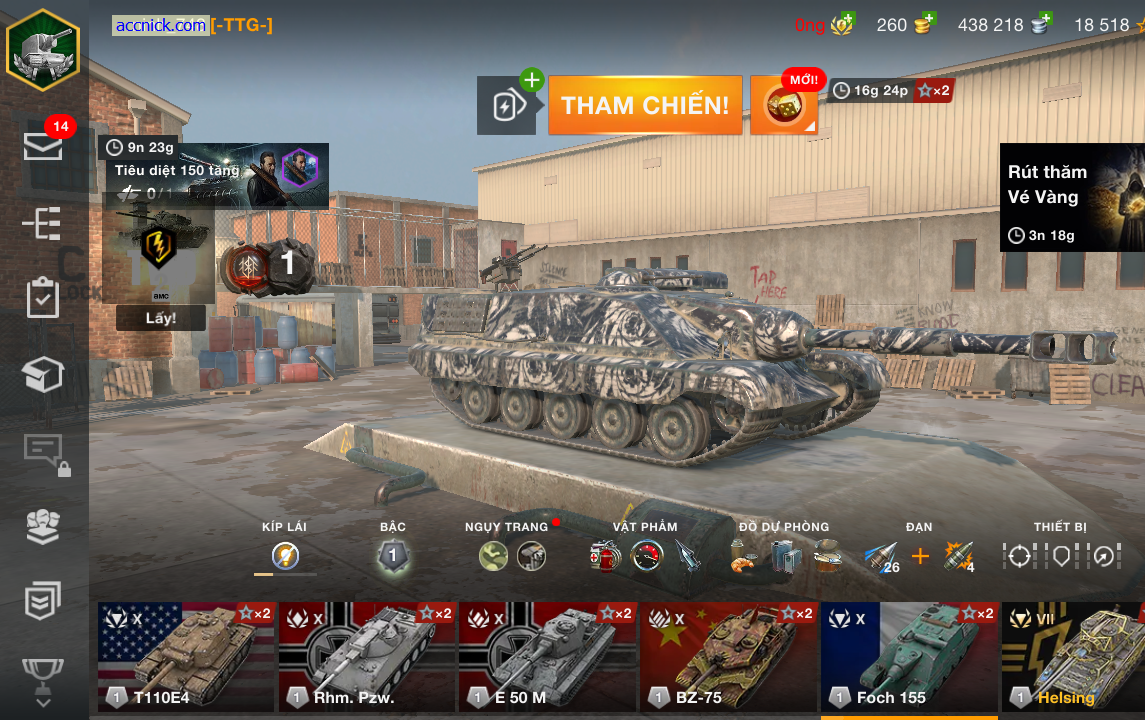Open the missions clipboard icon
1145x720 pixels.
point(44,298)
